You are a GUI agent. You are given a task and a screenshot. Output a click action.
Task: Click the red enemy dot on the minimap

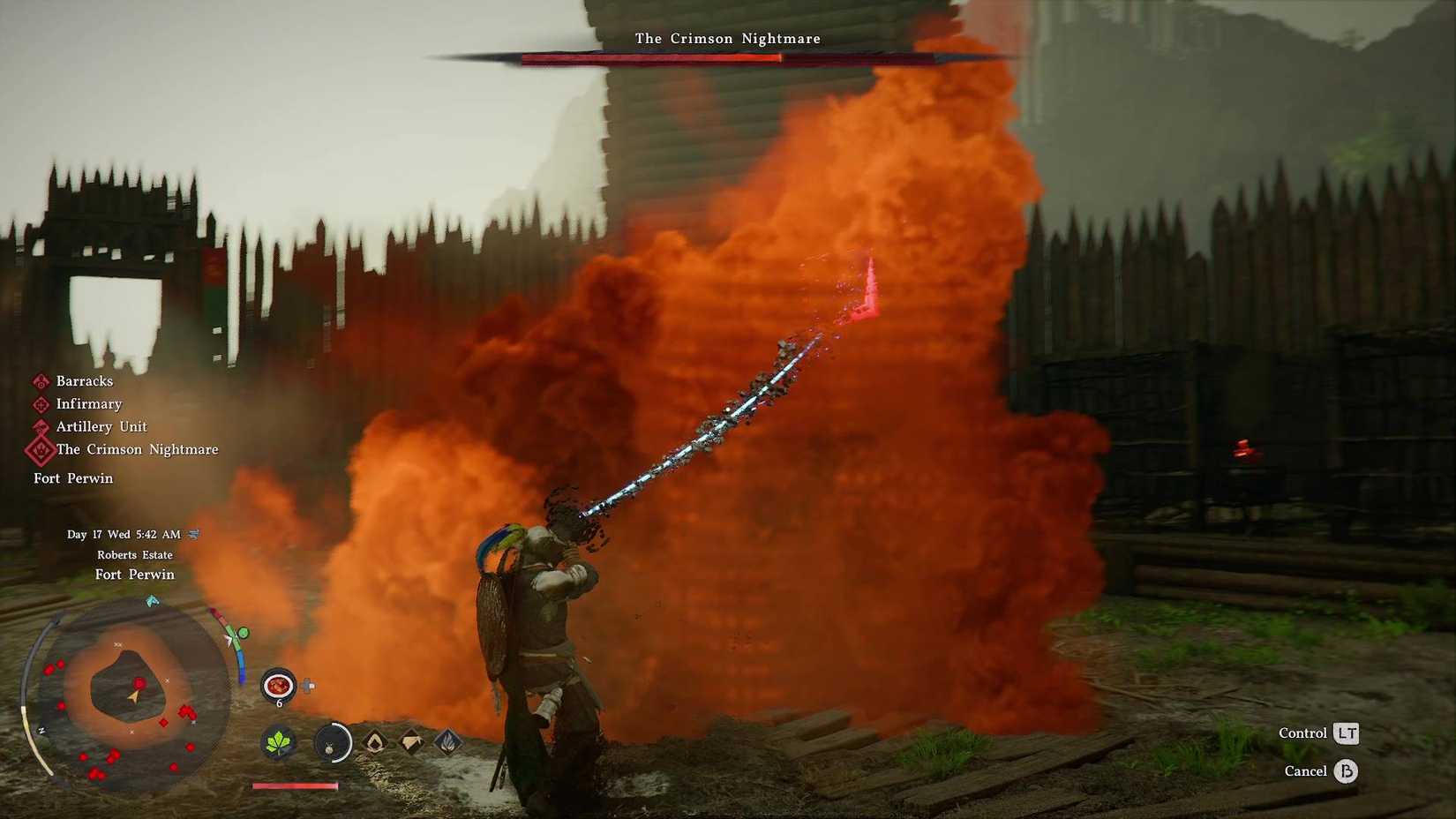(x=139, y=682)
